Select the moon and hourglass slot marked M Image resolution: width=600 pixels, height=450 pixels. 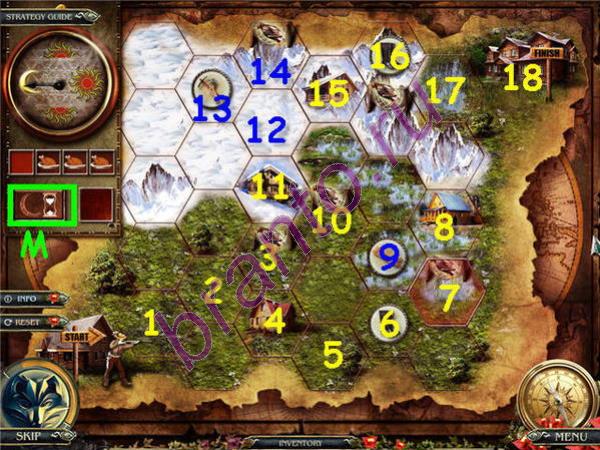tap(41, 204)
